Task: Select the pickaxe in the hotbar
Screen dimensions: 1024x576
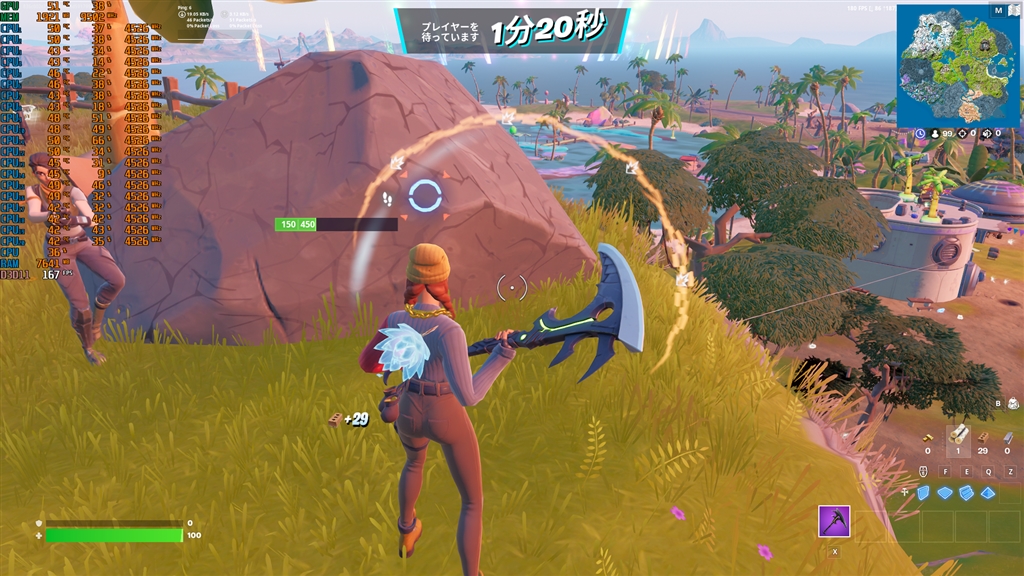Action: point(834,521)
